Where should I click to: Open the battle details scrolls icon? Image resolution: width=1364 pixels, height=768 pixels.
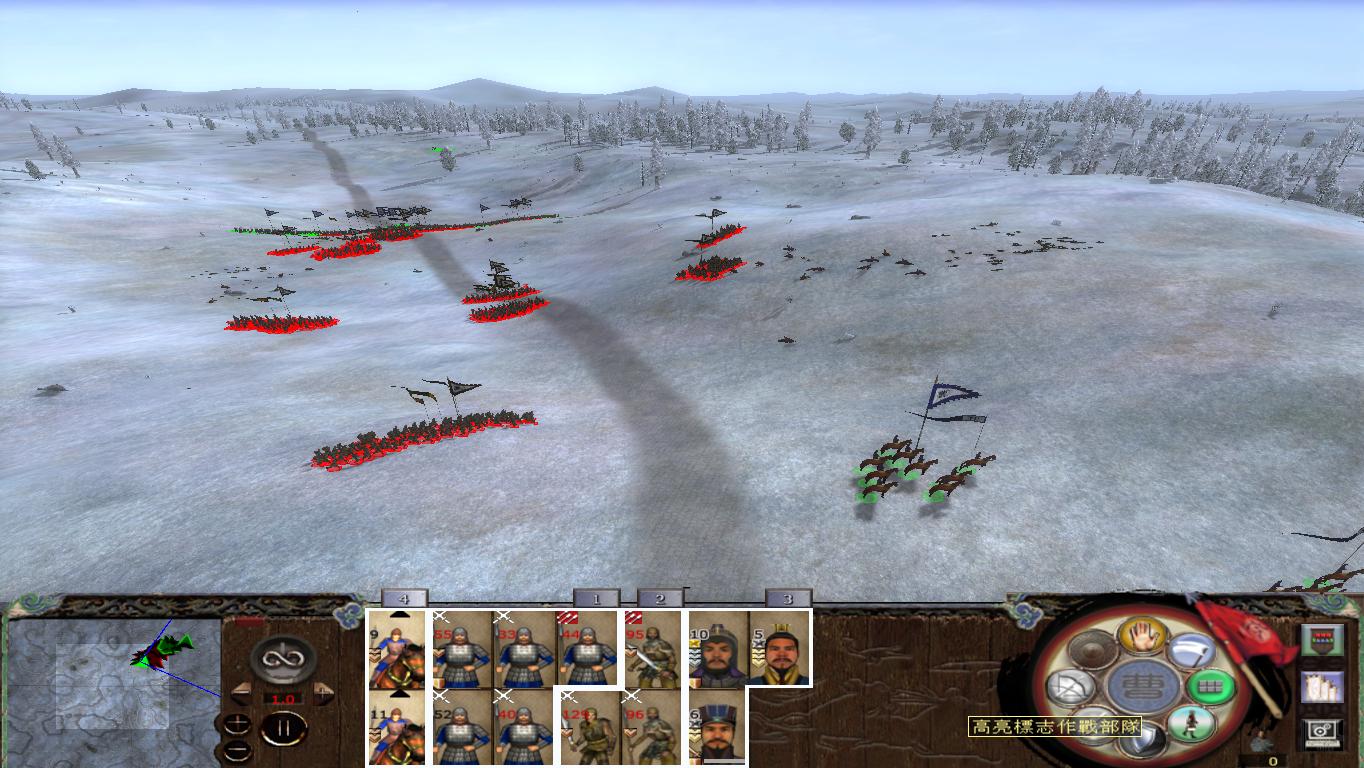coord(1322,686)
